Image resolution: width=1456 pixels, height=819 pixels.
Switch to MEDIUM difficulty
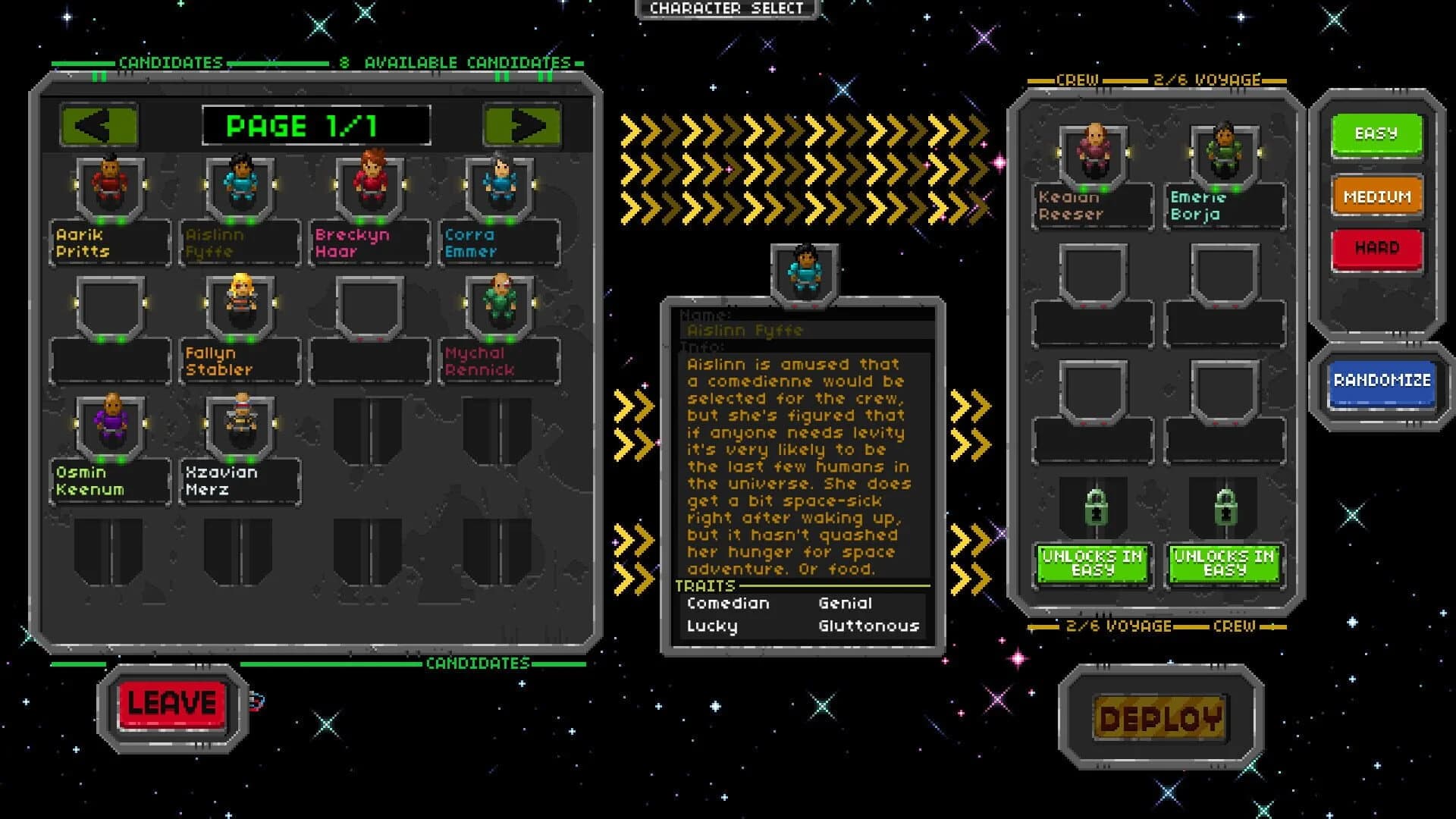[1376, 196]
